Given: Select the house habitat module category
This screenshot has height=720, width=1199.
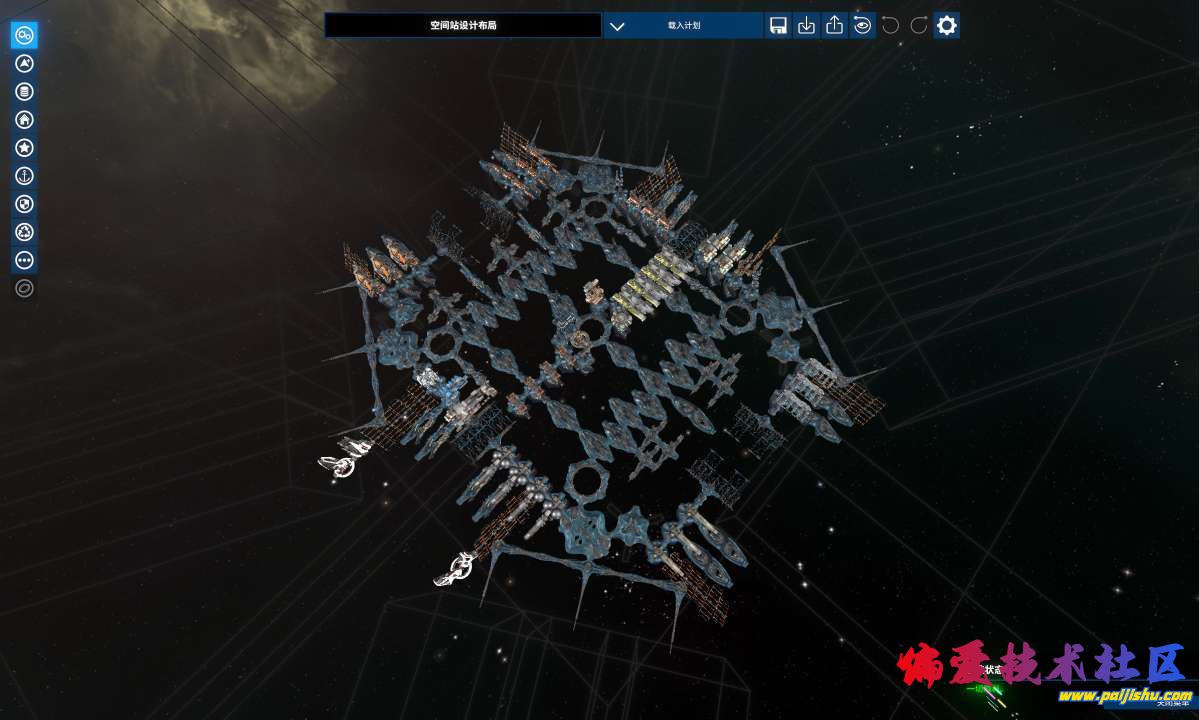Looking at the screenshot, I should [x=25, y=120].
